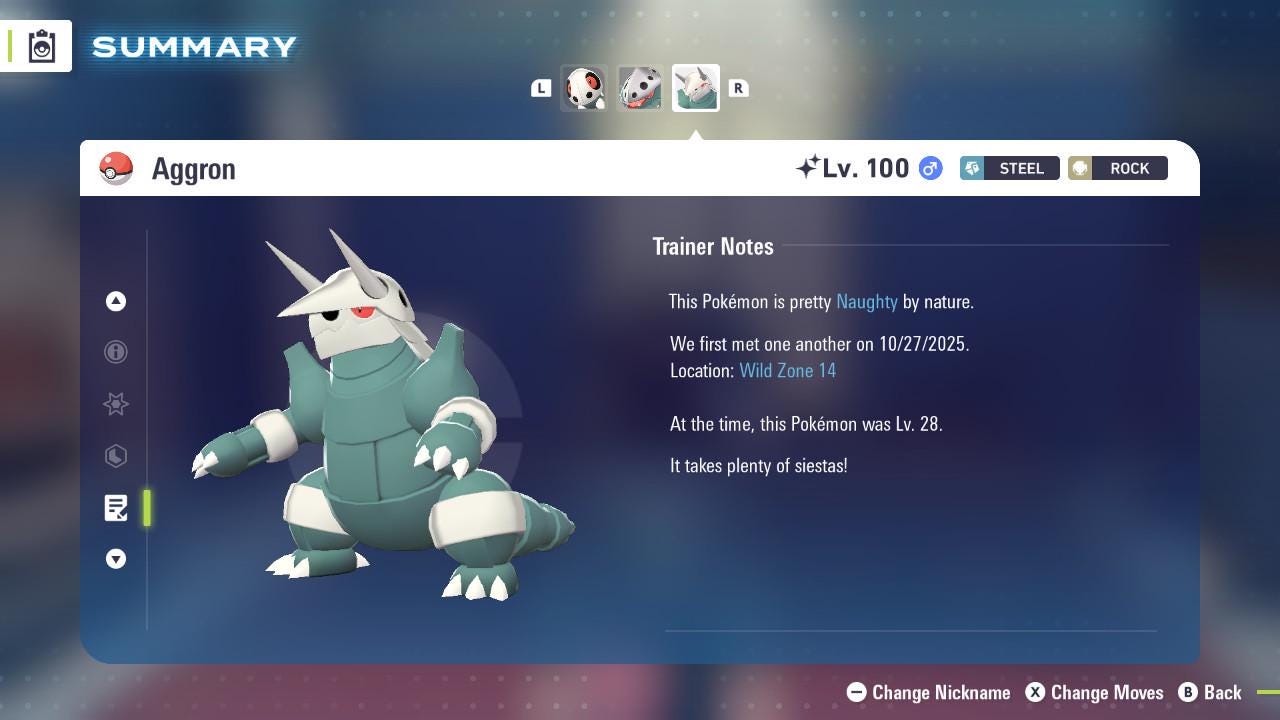
Task: Open the Wild Zone 14 location link
Action: click(788, 370)
